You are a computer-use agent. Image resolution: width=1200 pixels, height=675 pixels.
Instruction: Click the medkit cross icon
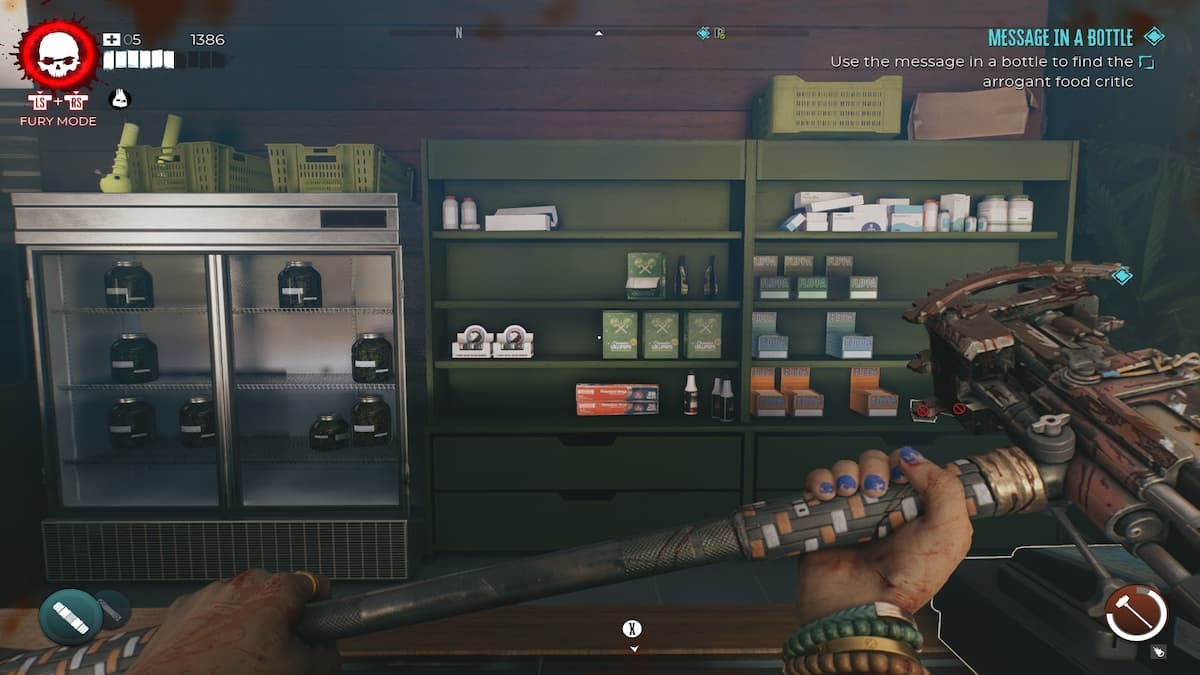[111, 39]
